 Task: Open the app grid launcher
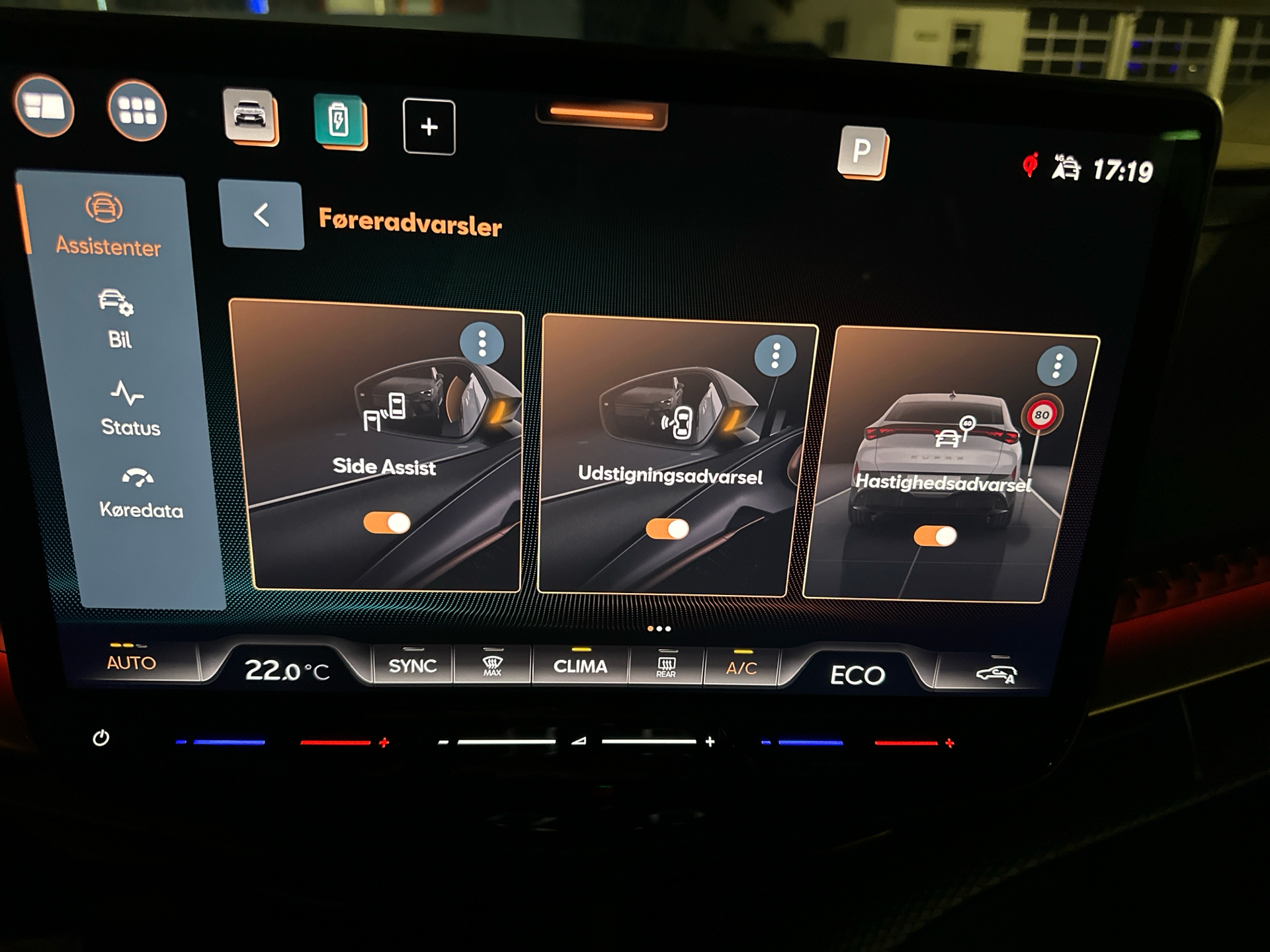tap(138, 109)
